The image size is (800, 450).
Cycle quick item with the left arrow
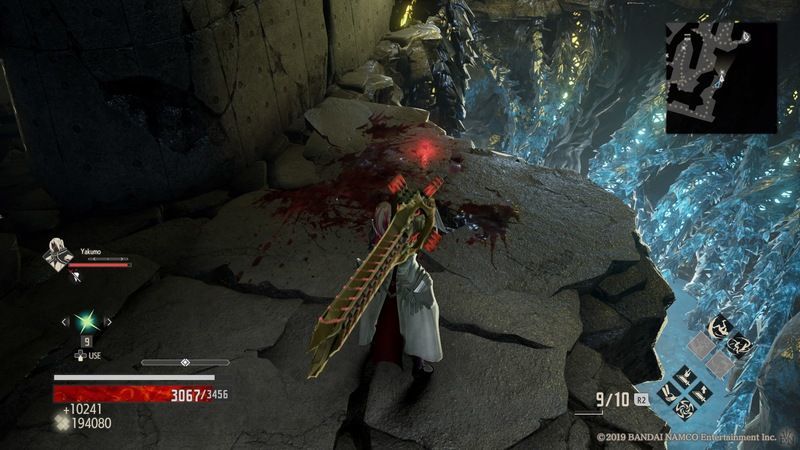tap(66, 322)
